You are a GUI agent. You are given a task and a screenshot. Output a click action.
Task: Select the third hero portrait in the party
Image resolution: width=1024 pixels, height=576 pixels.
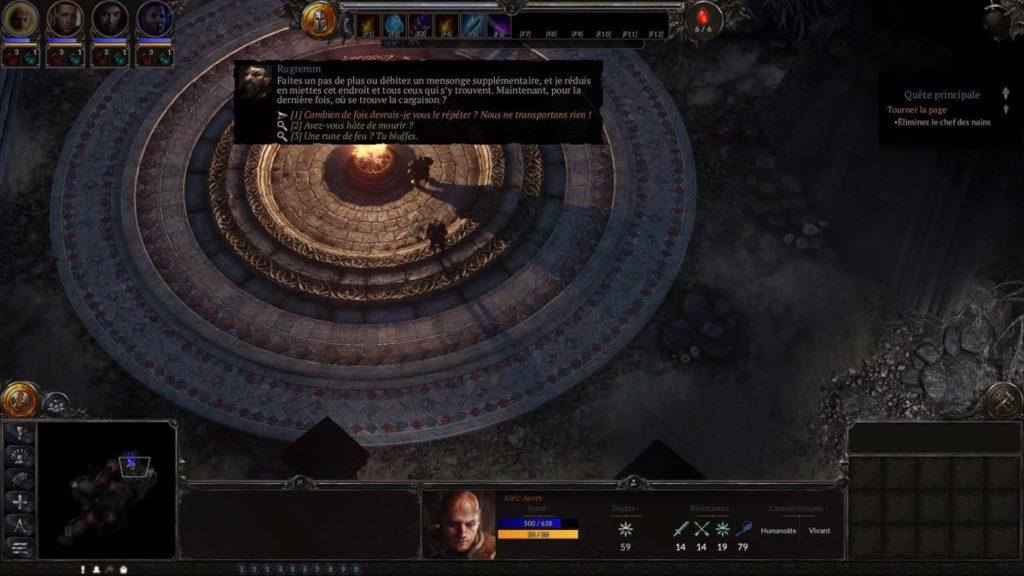110,18
